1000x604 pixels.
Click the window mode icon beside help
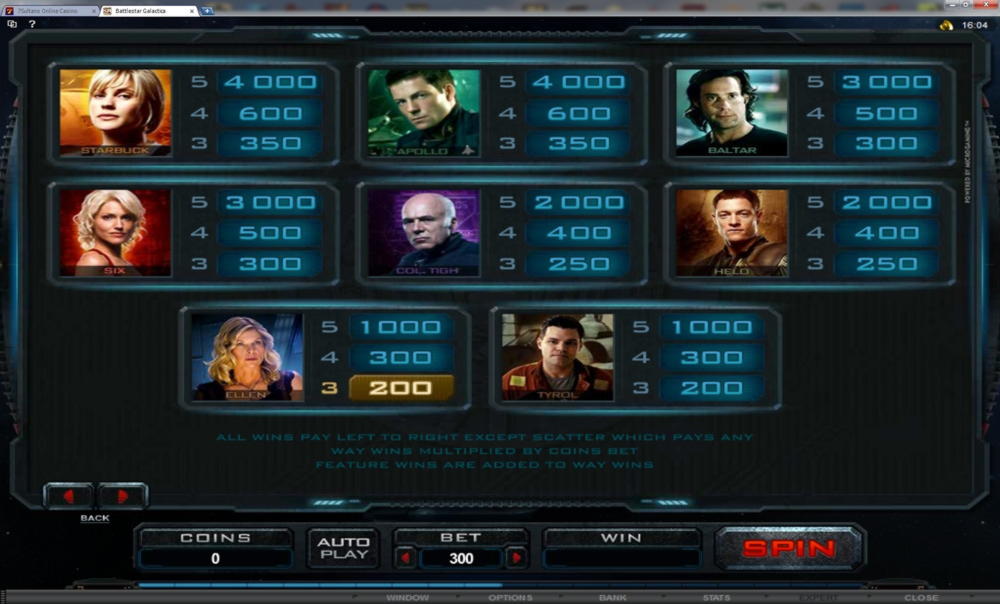click(12, 23)
